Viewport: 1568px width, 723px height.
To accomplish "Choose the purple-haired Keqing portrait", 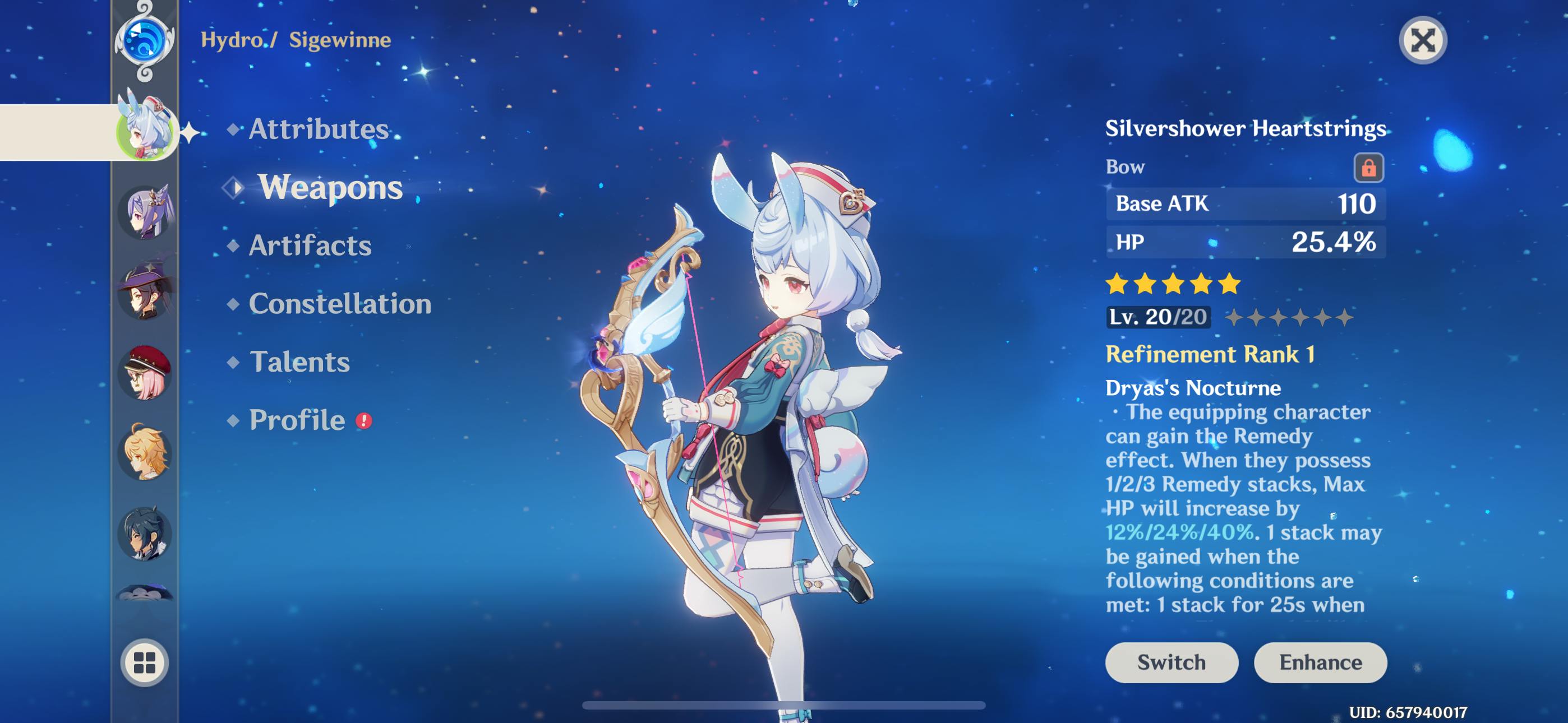I will pos(145,212).
